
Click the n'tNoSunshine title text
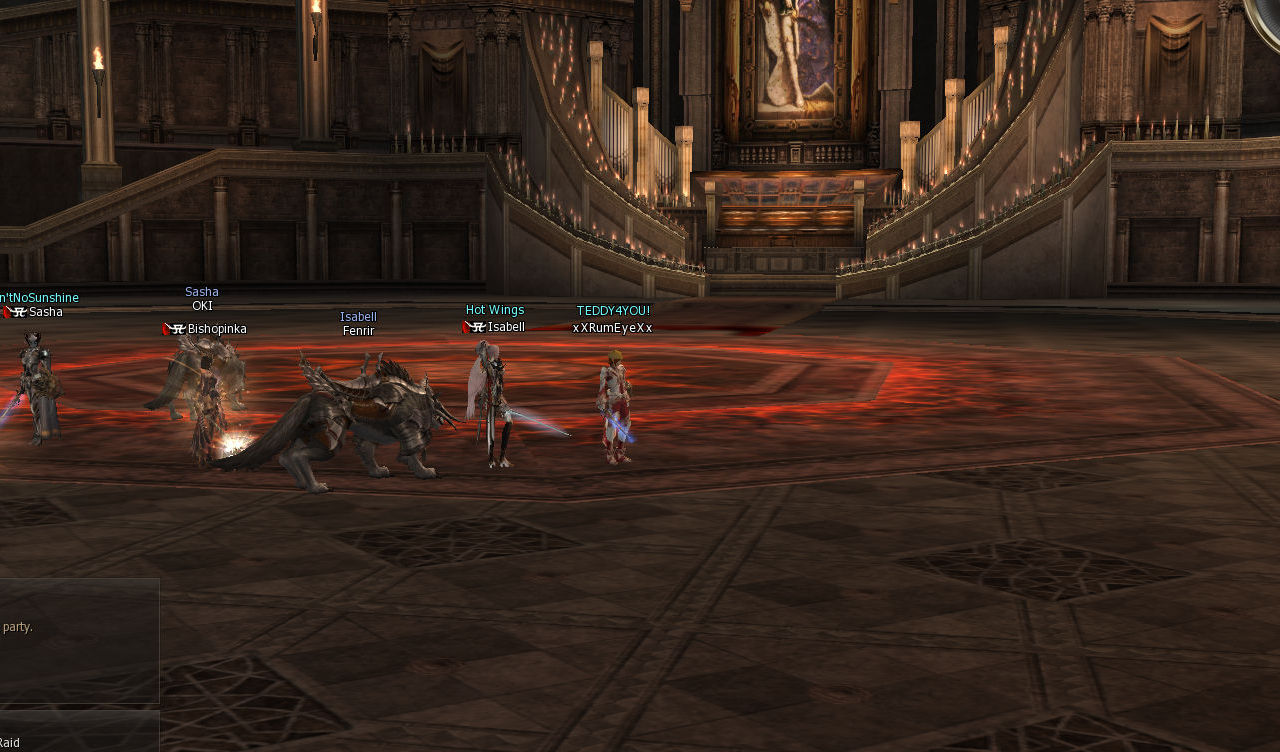pyautogui.click(x=38, y=297)
